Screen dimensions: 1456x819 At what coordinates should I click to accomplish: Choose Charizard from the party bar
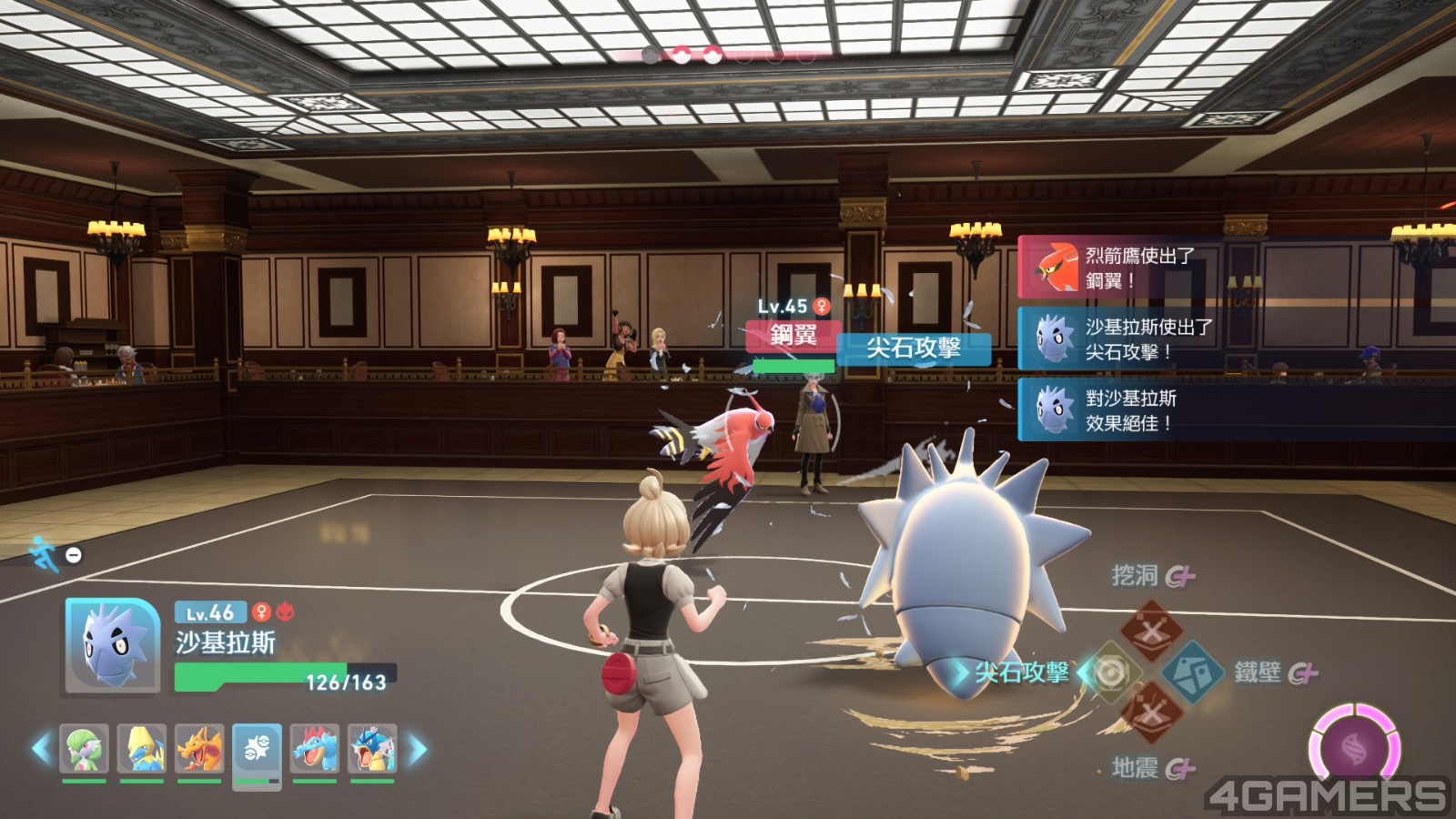(199, 748)
